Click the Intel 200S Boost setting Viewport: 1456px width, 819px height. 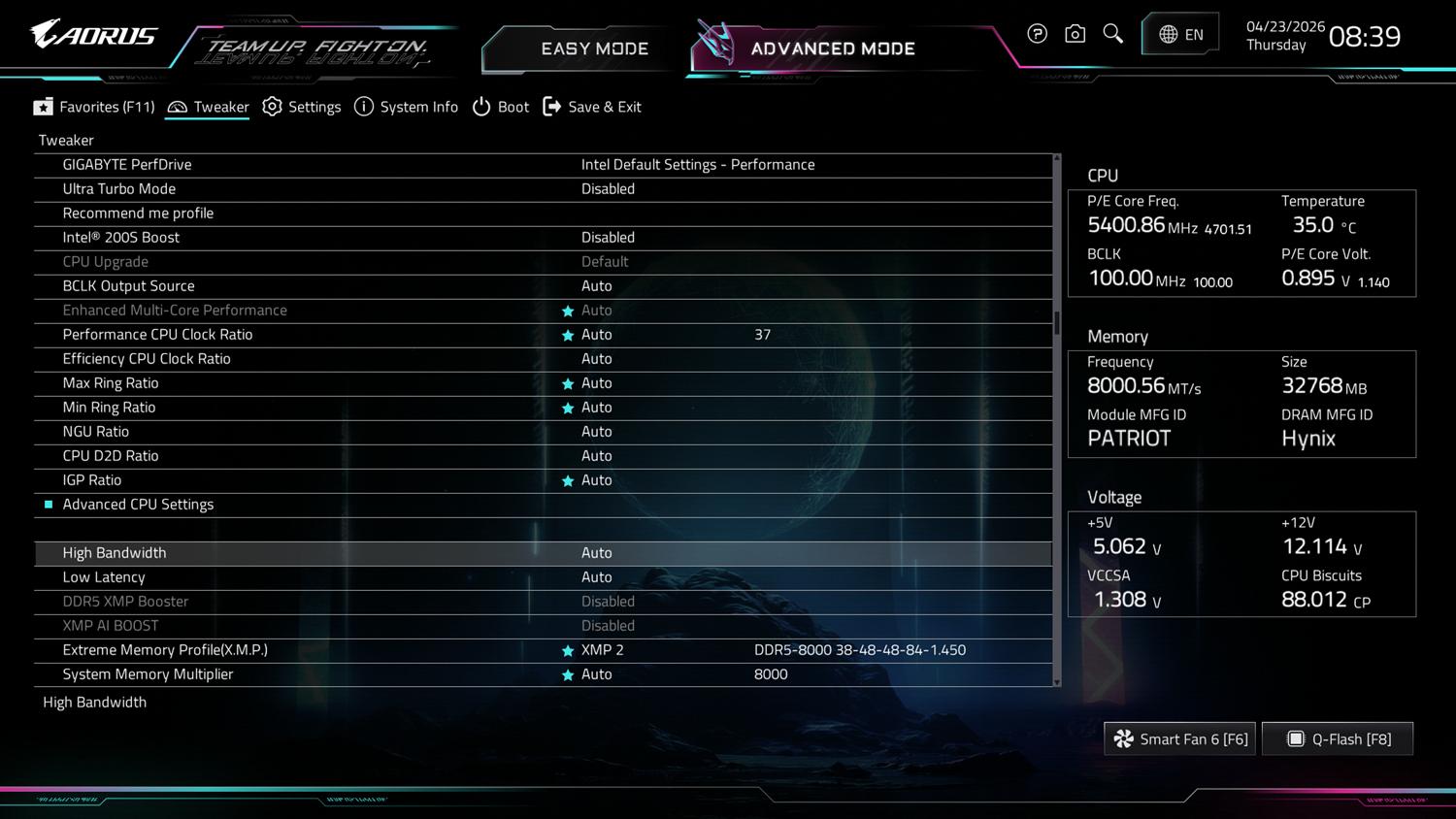click(x=121, y=238)
